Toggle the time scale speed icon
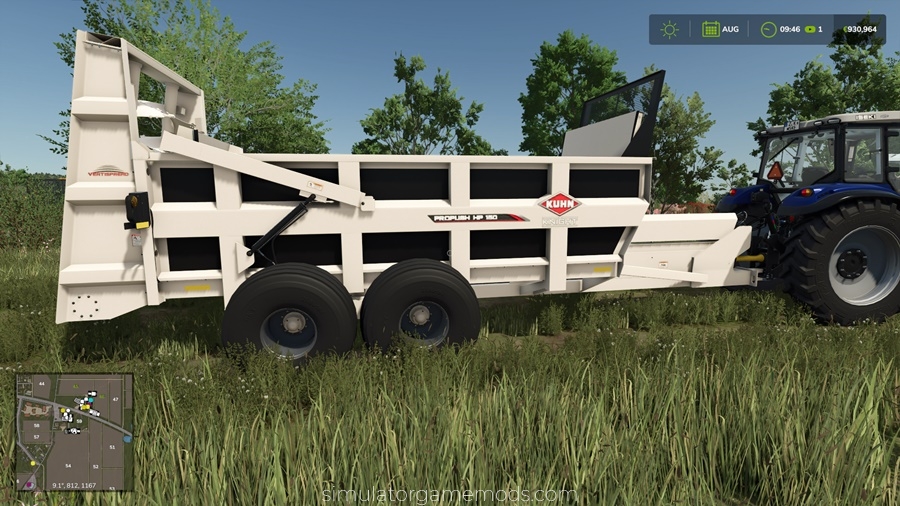900x506 pixels. coord(810,29)
